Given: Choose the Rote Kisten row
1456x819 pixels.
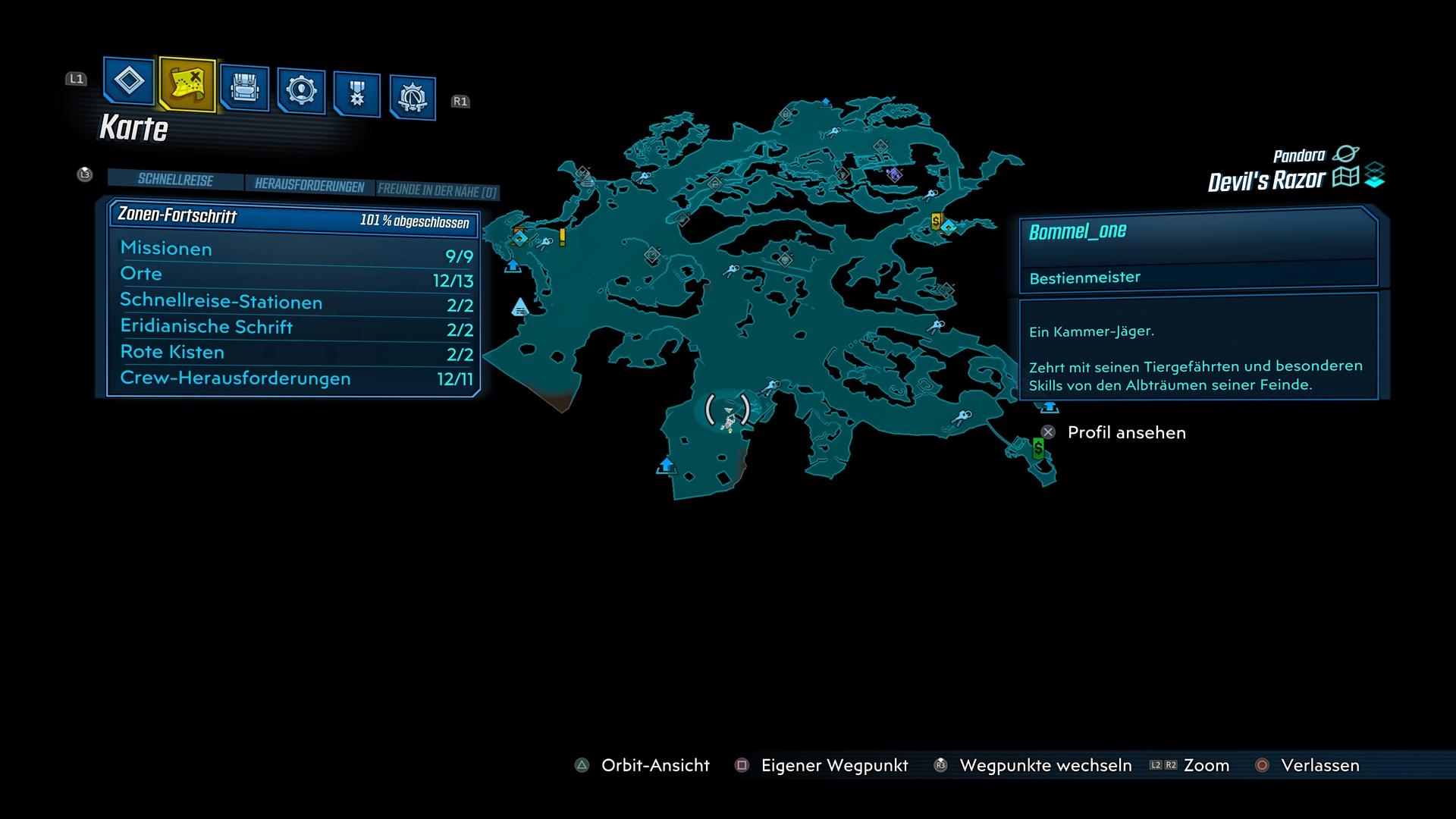Looking at the screenshot, I should [x=296, y=353].
